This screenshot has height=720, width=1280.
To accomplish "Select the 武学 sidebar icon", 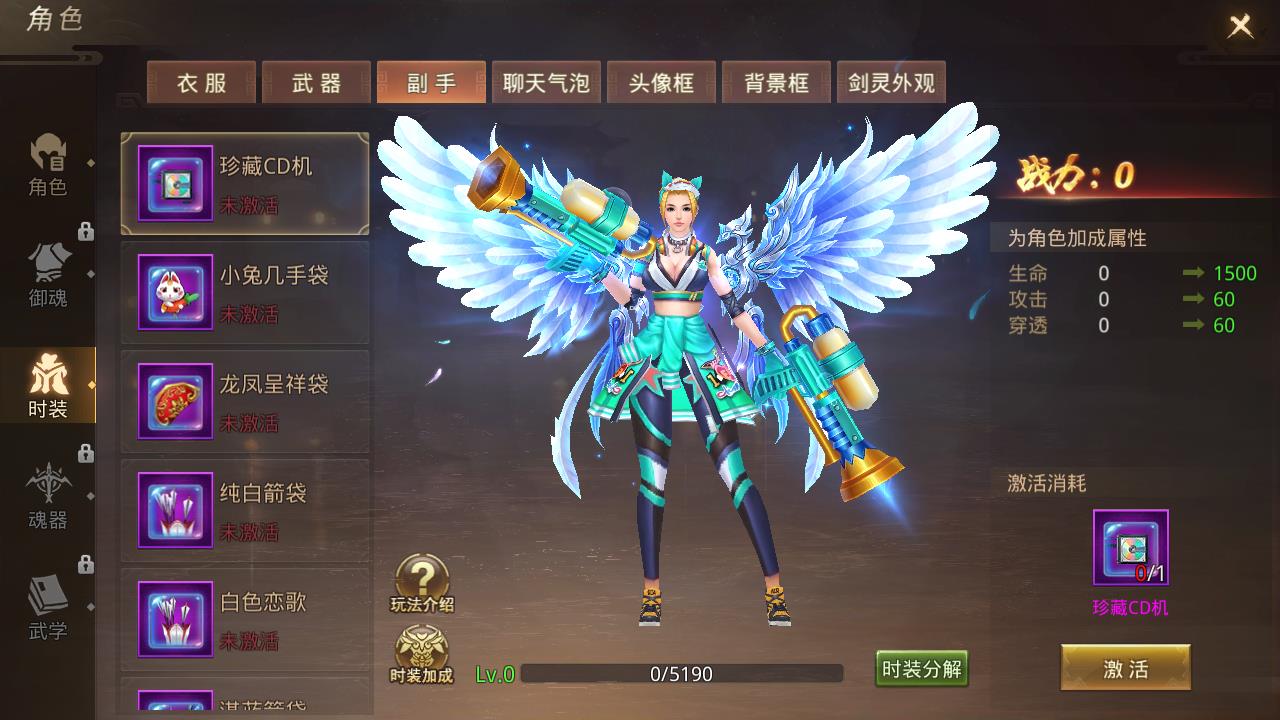I will point(48,605).
